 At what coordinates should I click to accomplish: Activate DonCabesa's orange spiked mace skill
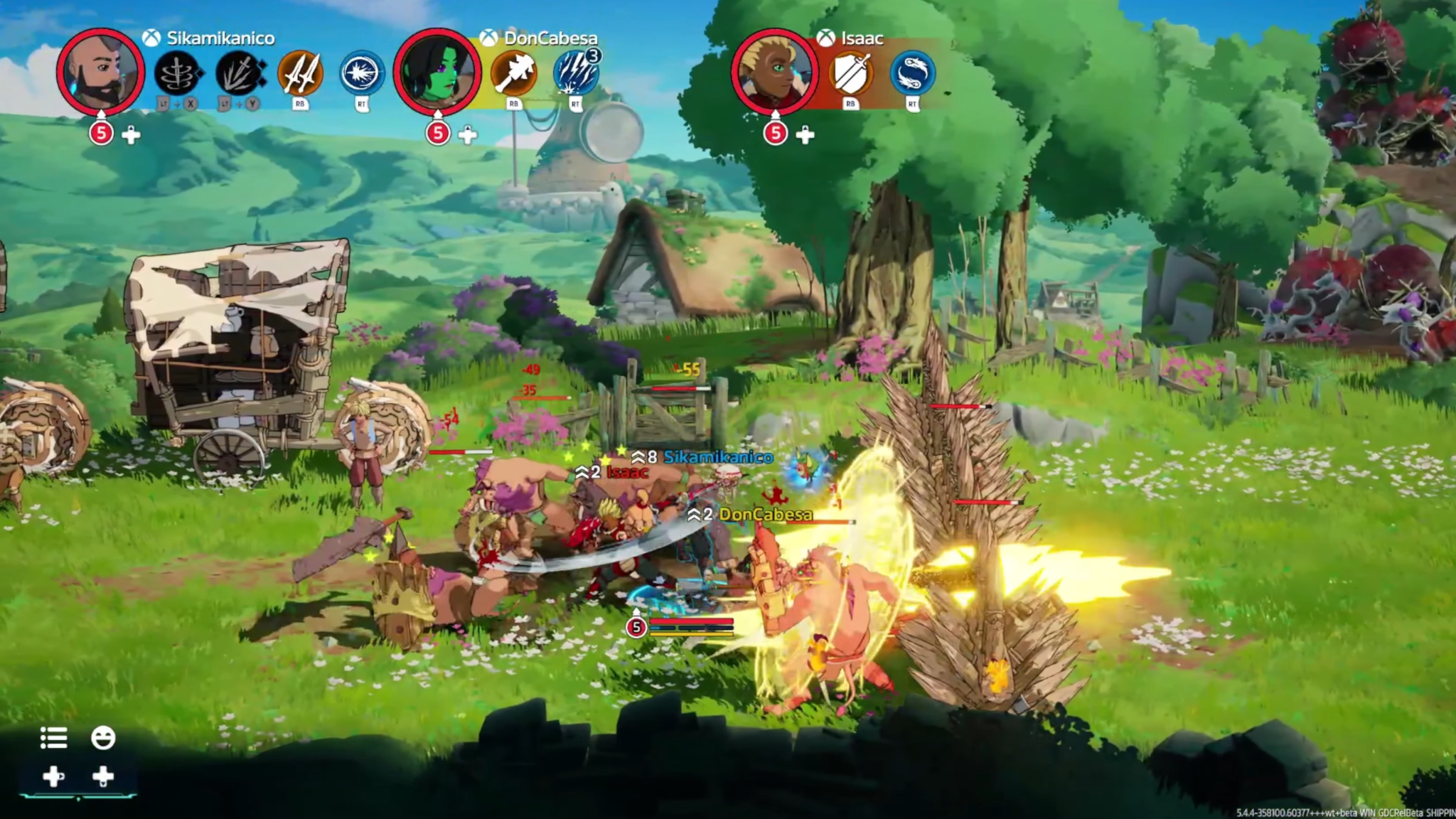point(514,73)
